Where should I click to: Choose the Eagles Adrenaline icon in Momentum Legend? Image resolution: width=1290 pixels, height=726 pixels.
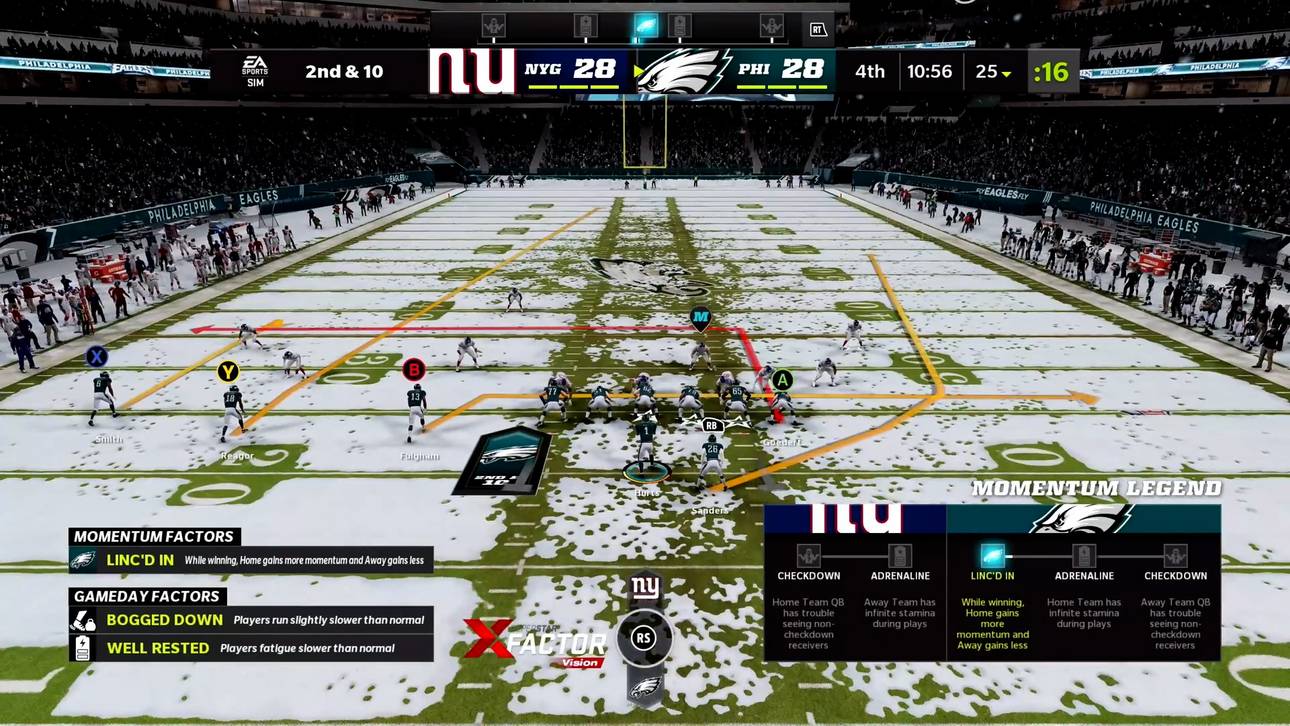click(x=1084, y=556)
